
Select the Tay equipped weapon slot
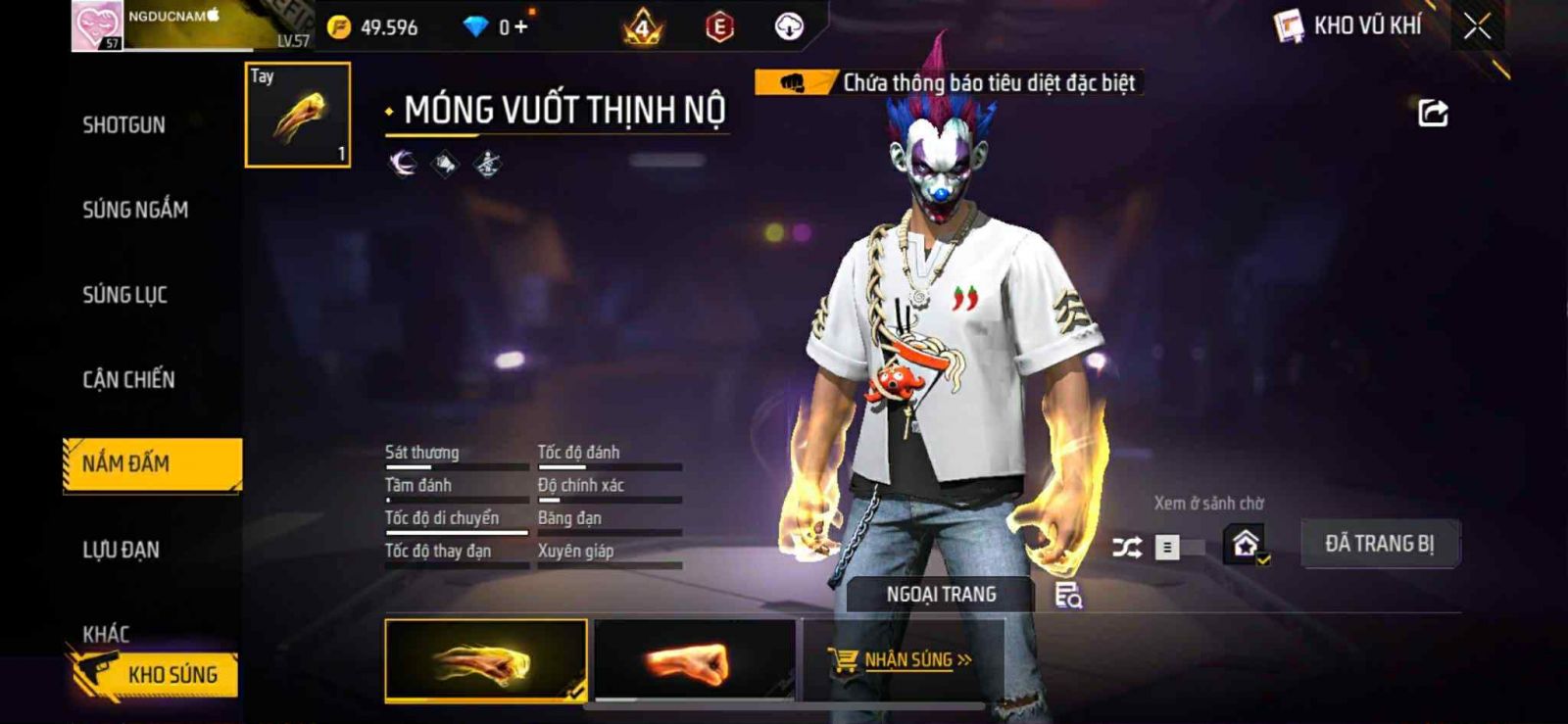tap(298, 116)
